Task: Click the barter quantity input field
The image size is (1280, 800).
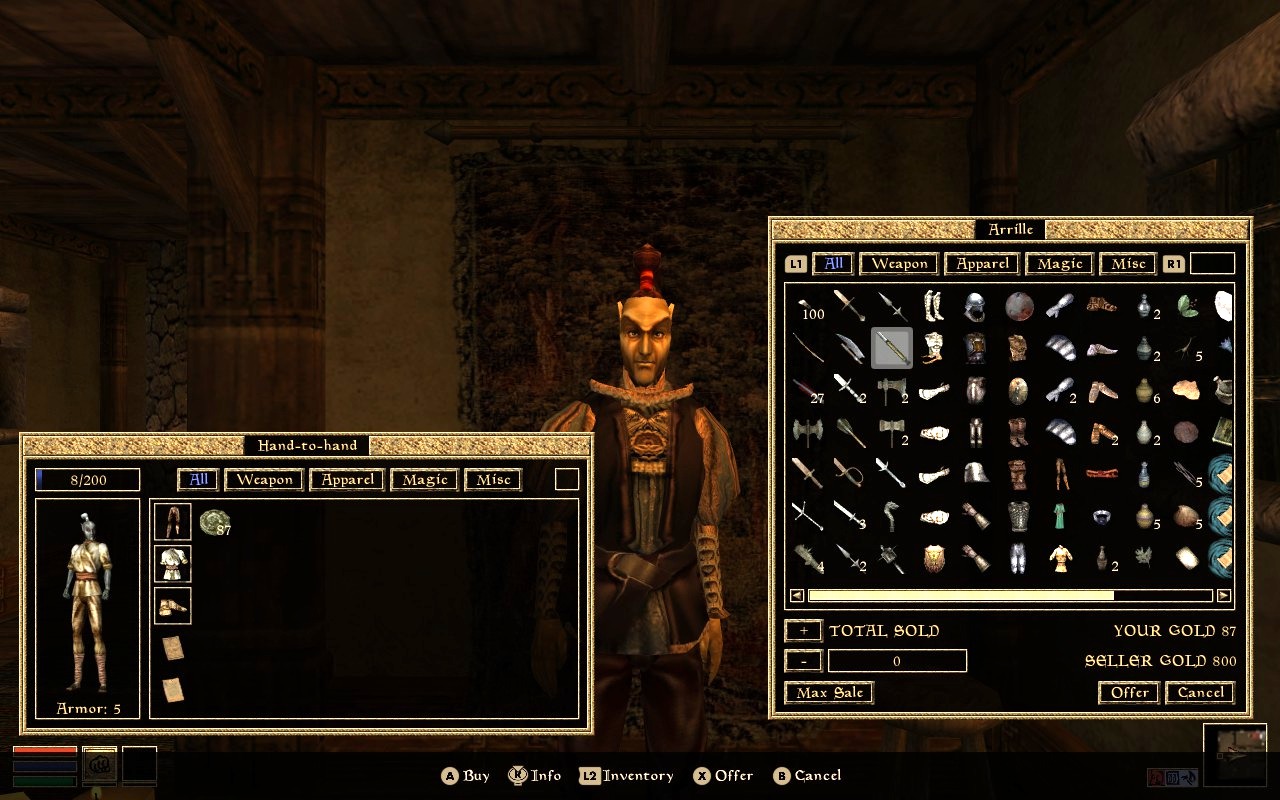Action: tap(896, 660)
